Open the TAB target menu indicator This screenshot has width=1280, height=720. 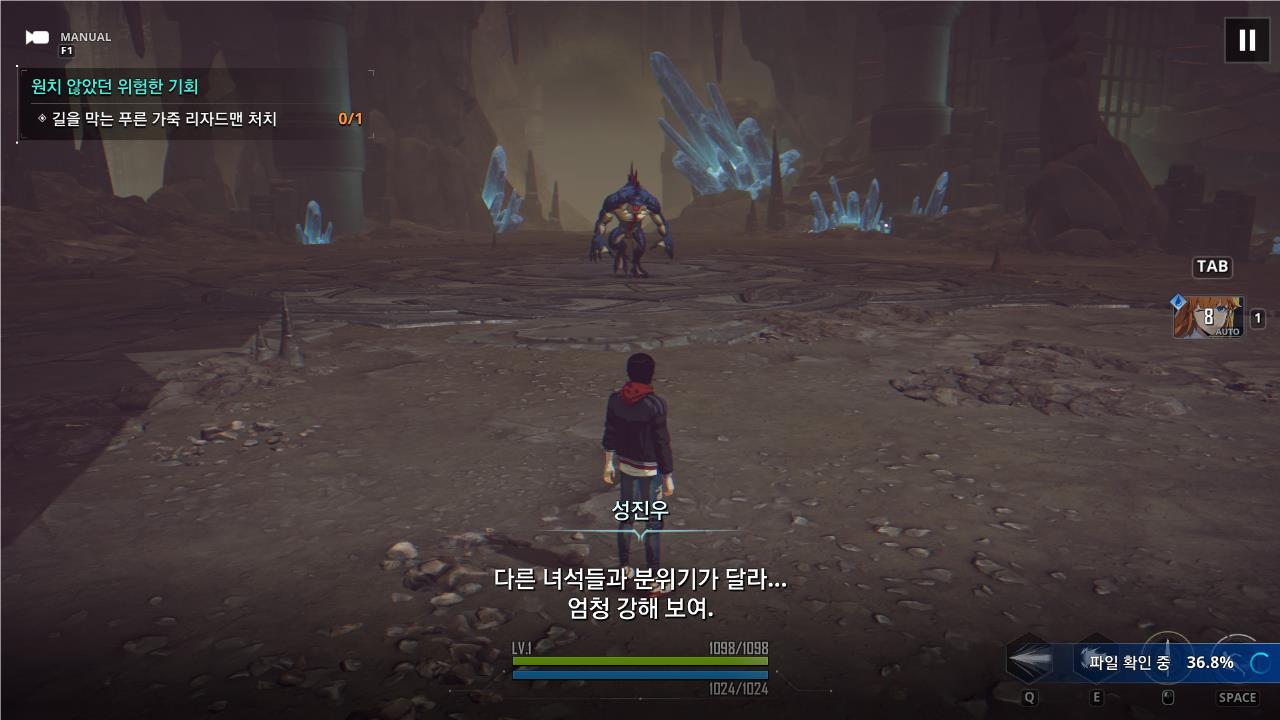pos(1211,266)
